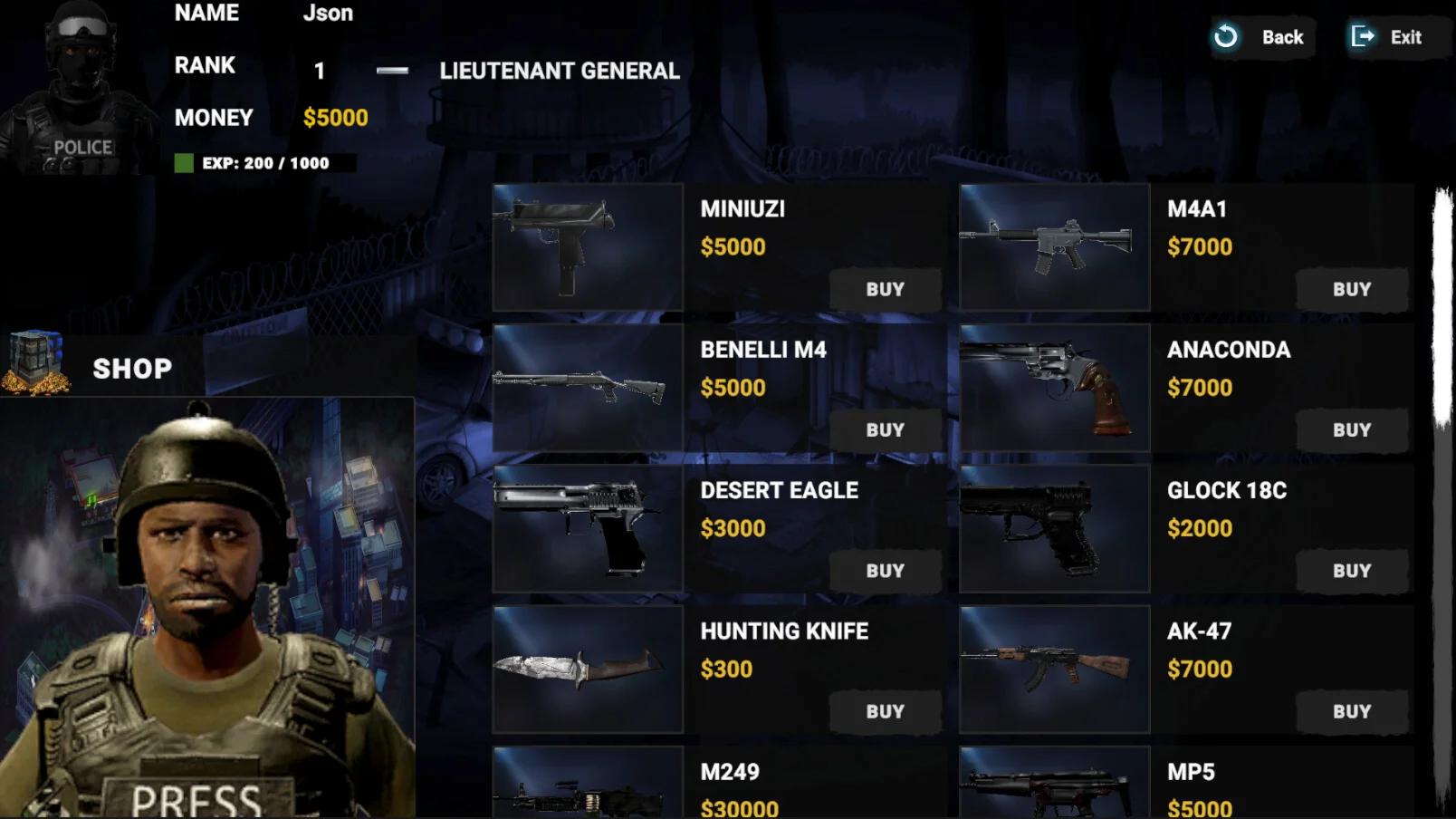Select the Desert Eagle thumbnail
1456x819 pixels.
click(x=588, y=529)
